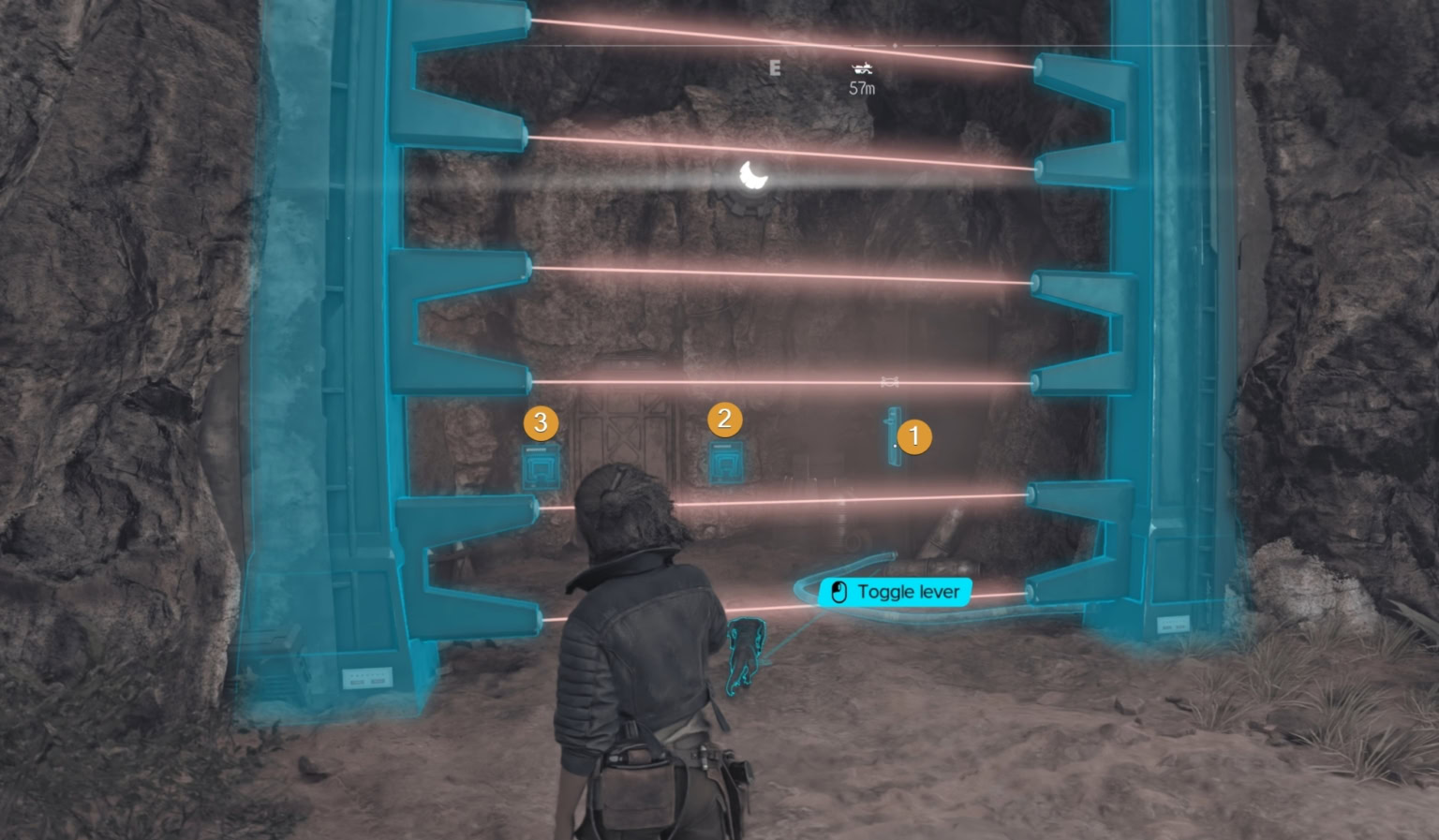The image size is (1439, 840).
Task: Click the small crossed icon on the fourth laser beam
Action: click(x=890, y=381)
